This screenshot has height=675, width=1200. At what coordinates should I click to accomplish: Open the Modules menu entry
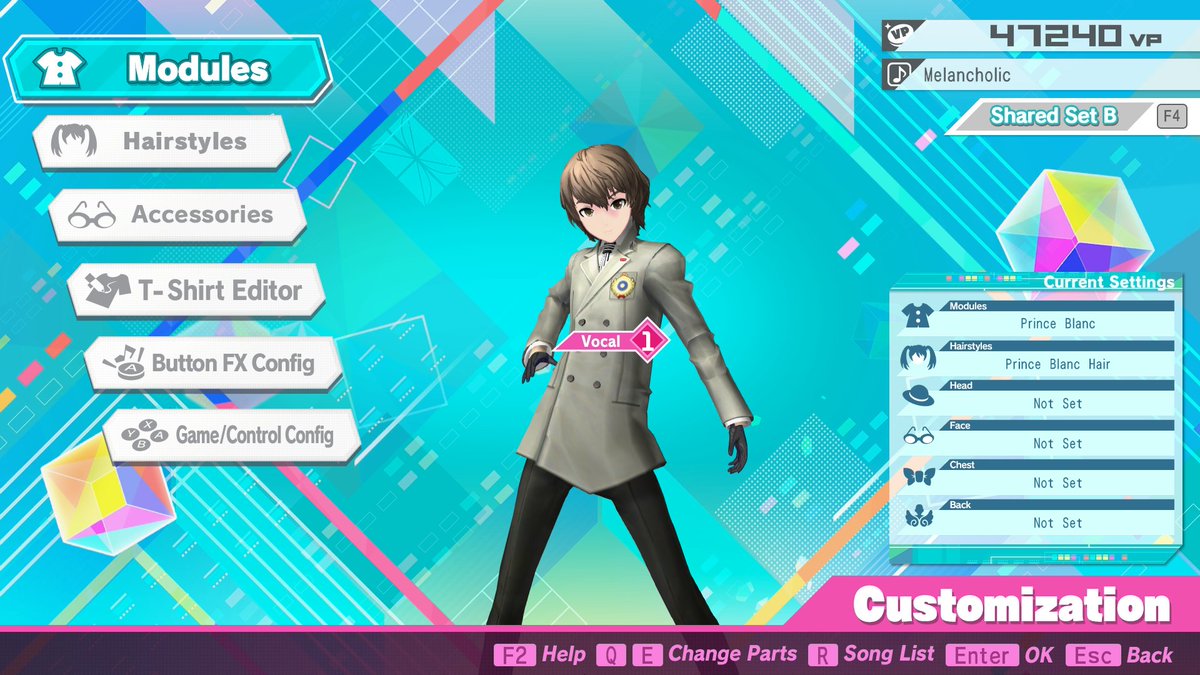click(x=168, y=69)
